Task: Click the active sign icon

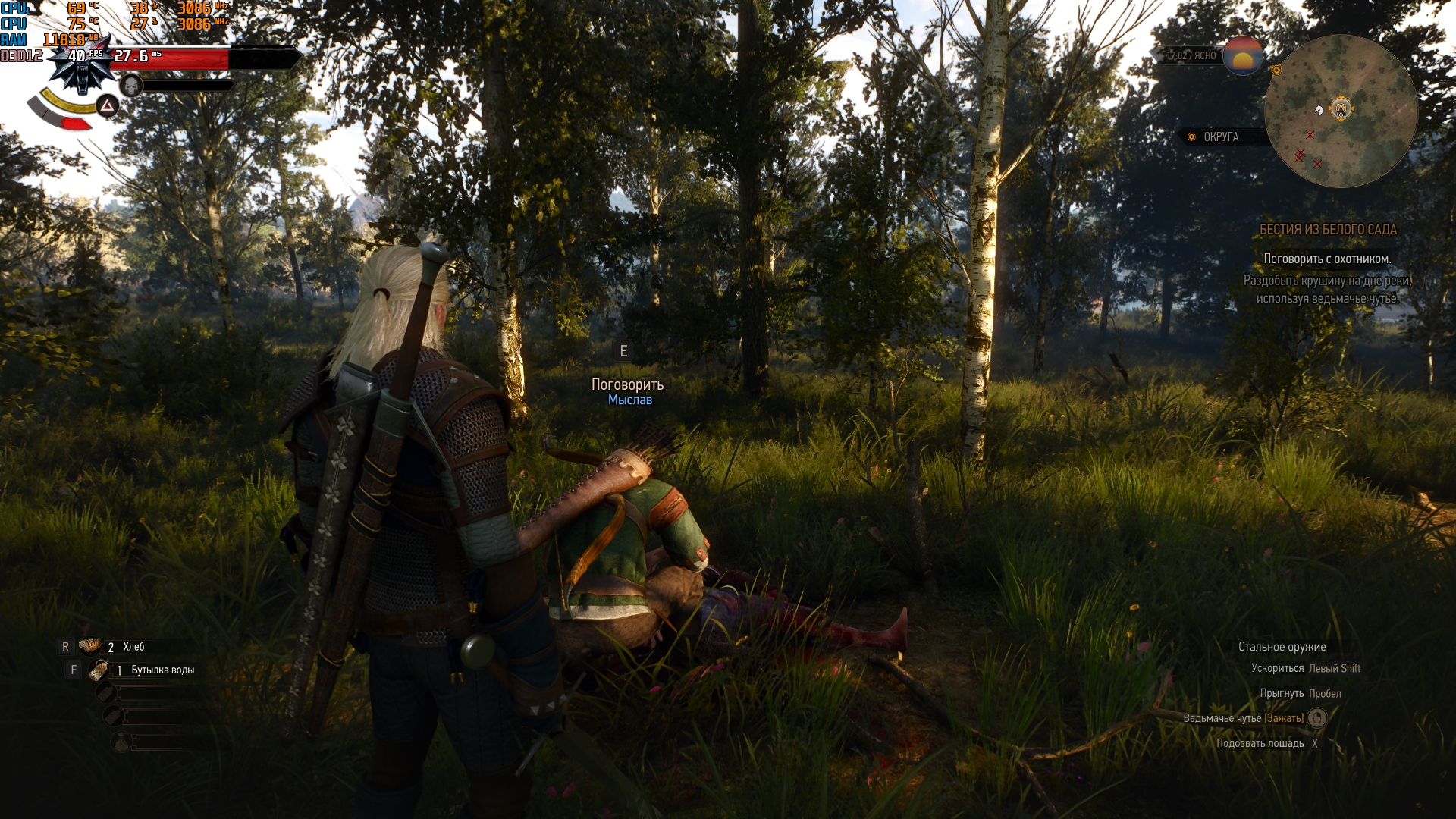Action: click(108, 105)
